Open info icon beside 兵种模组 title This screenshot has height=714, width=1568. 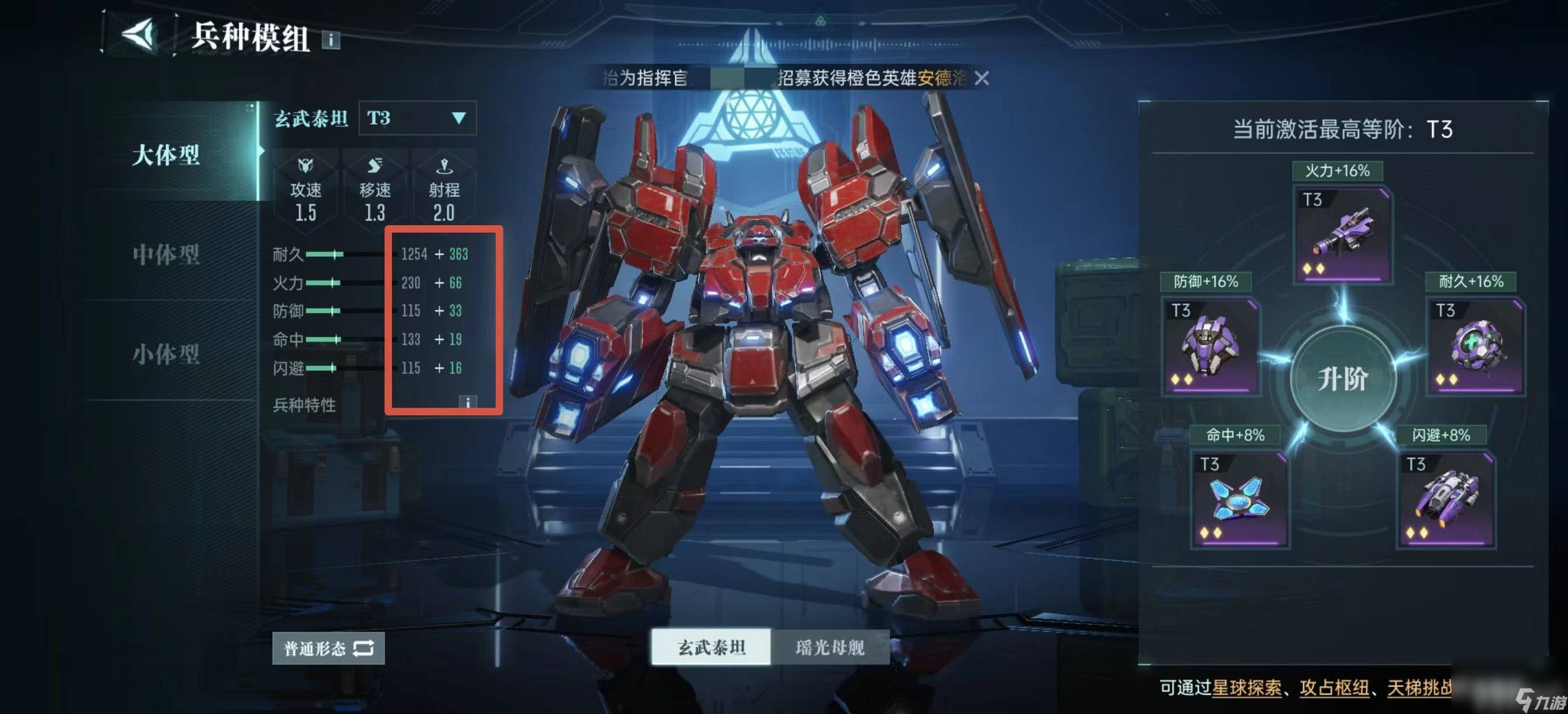(x=331, y=40)
